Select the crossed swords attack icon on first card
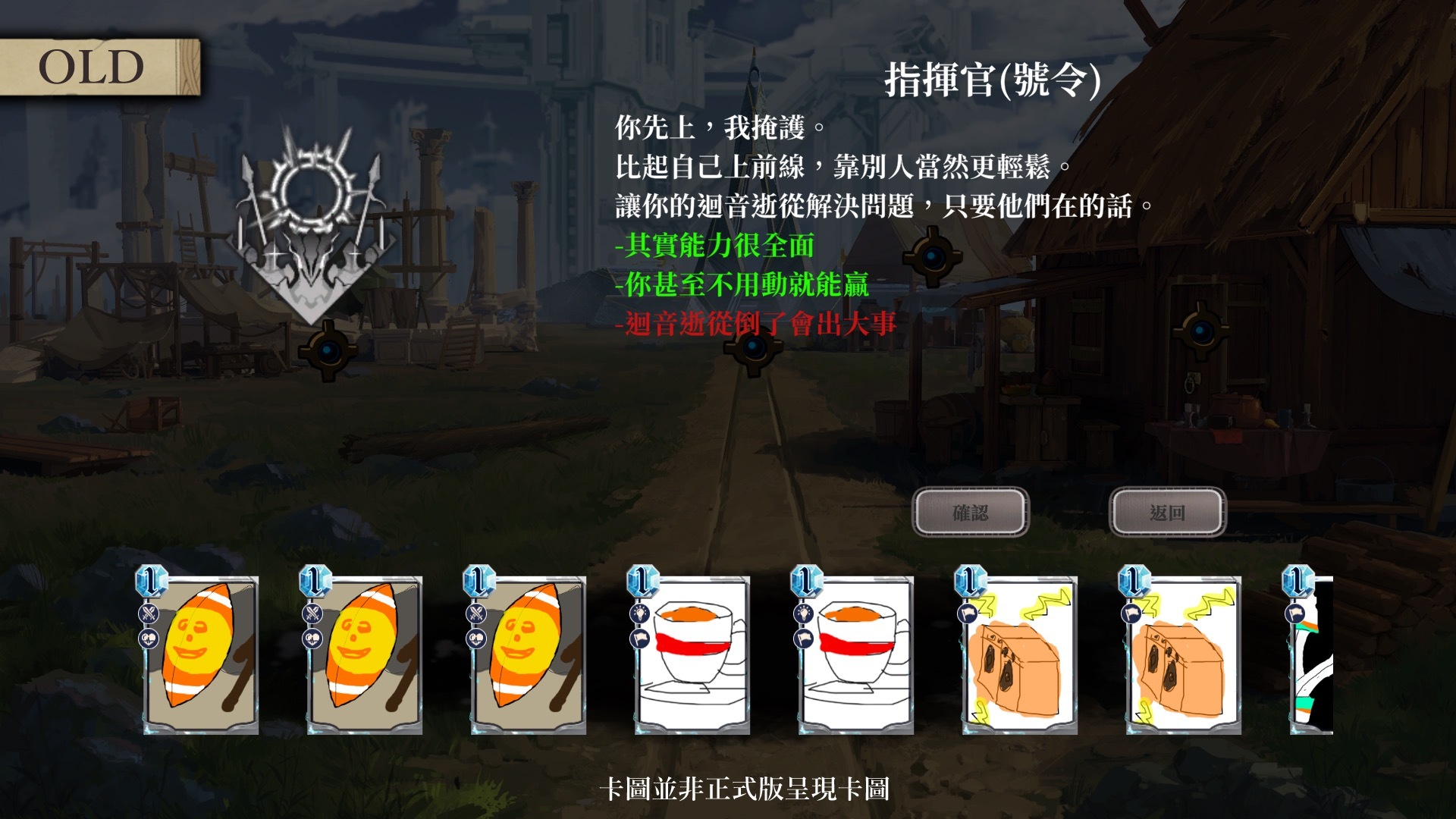This screenshot has width=1456, height=819. tap(149, 613)
